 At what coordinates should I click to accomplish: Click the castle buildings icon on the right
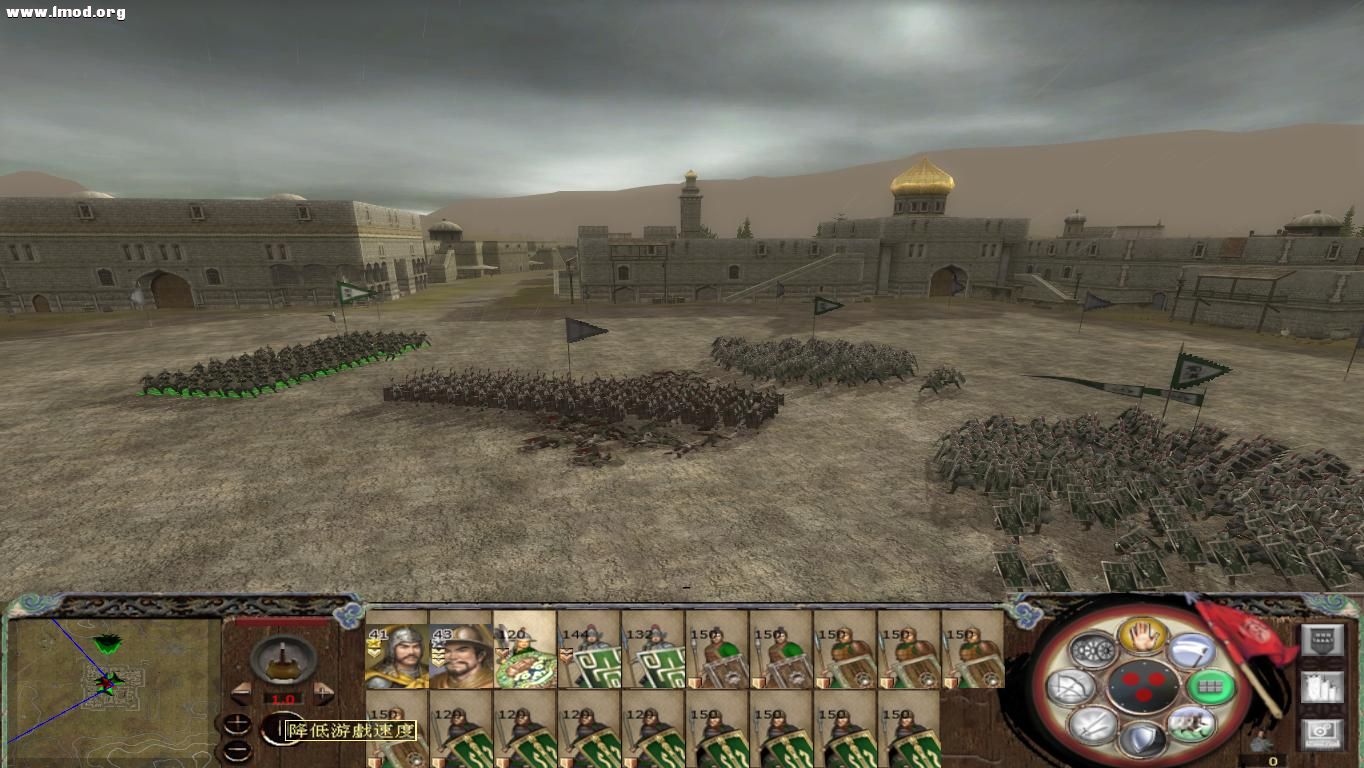pyautogui.click(x=1322, y=688)
